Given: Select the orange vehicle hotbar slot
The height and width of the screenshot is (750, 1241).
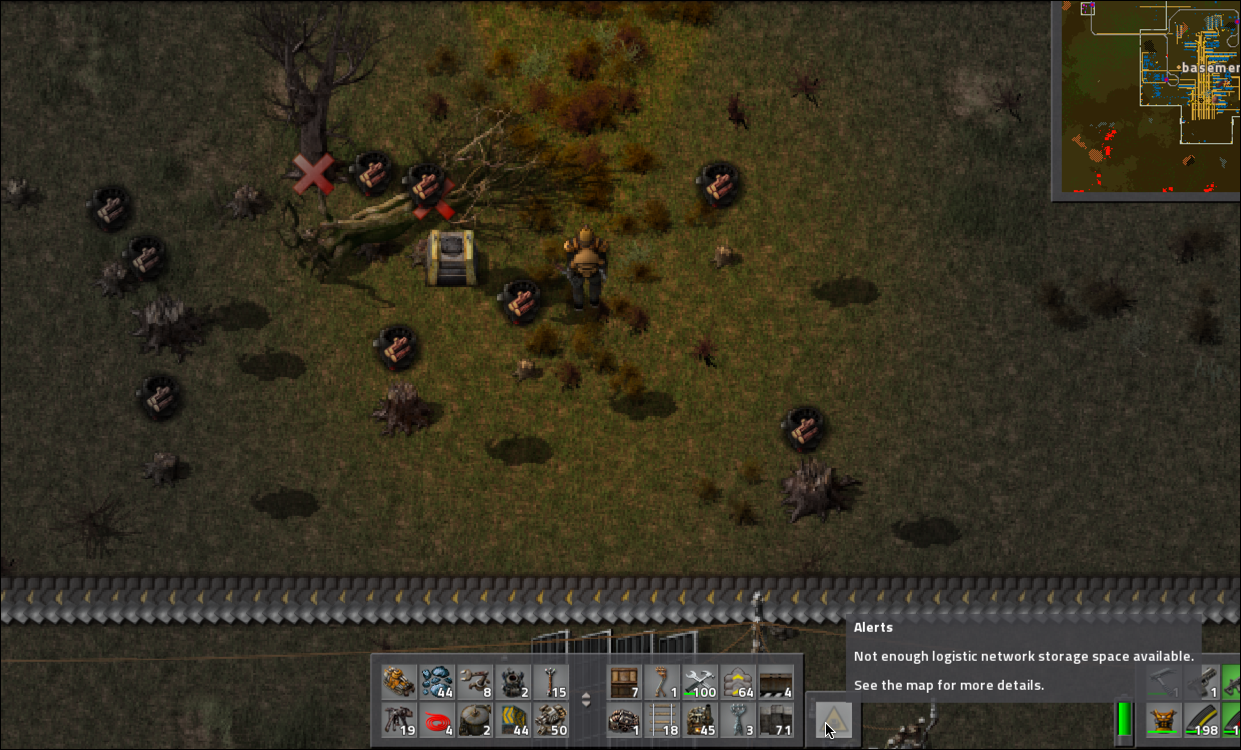Looking at the screenshot, I should (x=399, y=683).
